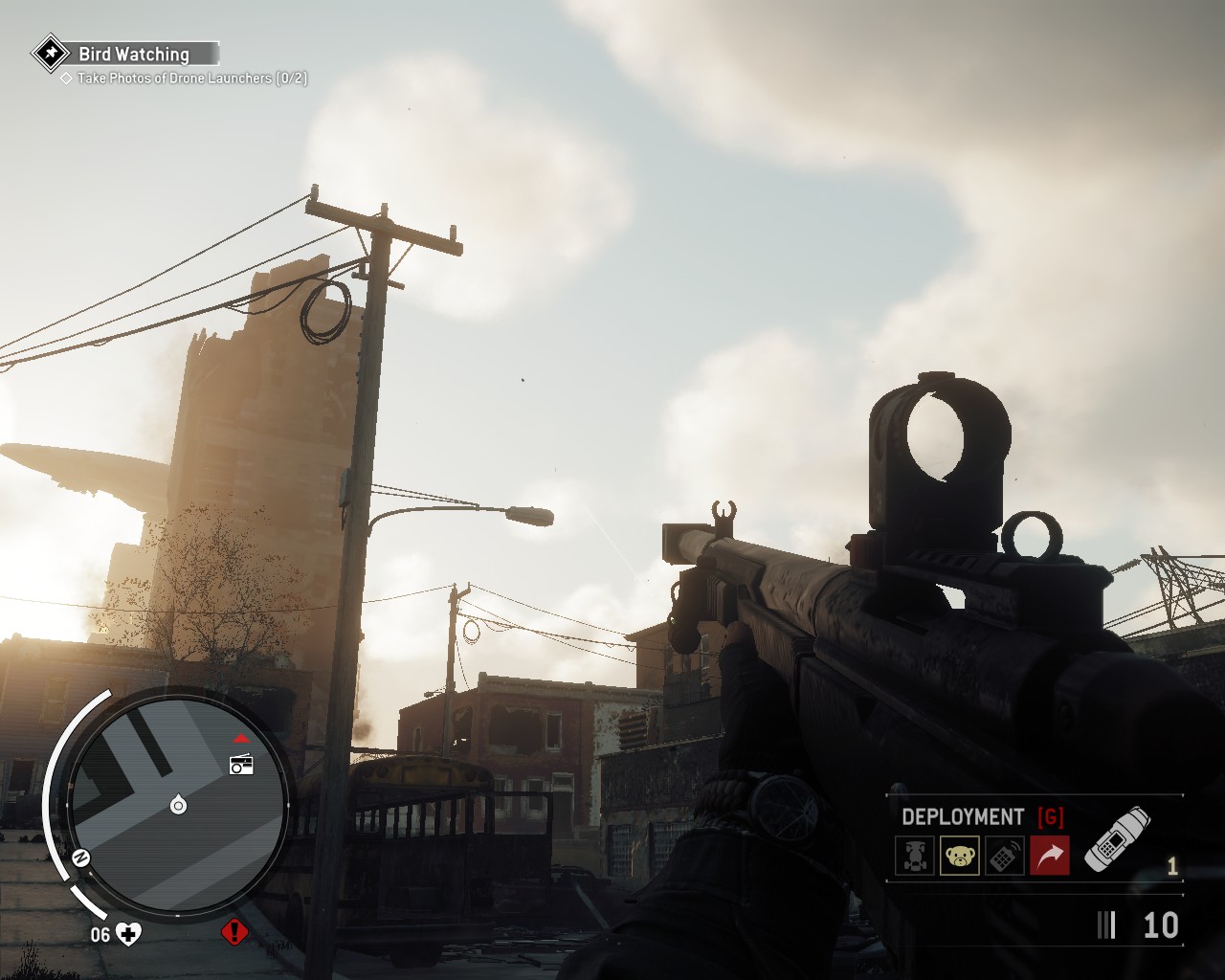
Task: Use the medkit heart icon
Action: [x=128, y=934]
